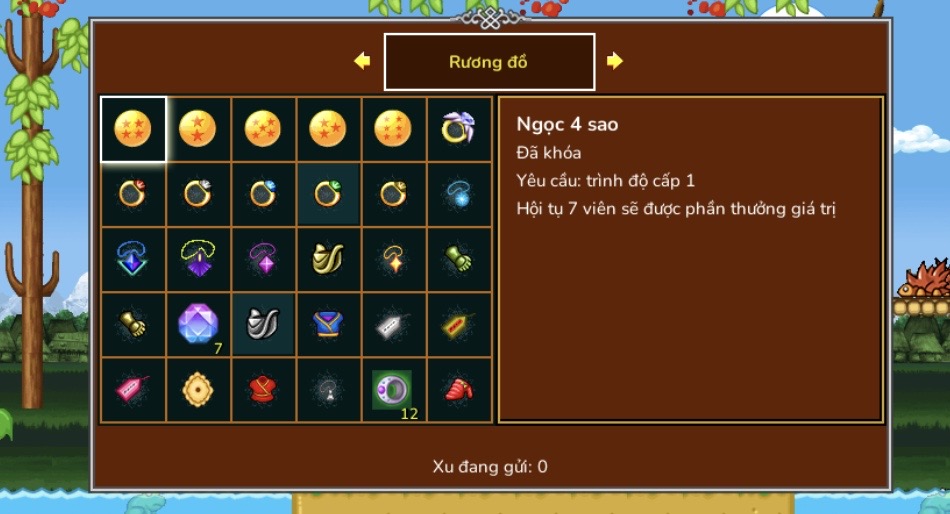Select the highlighted Ngọc 4 sao dragon ball

(x=133, y=128)
